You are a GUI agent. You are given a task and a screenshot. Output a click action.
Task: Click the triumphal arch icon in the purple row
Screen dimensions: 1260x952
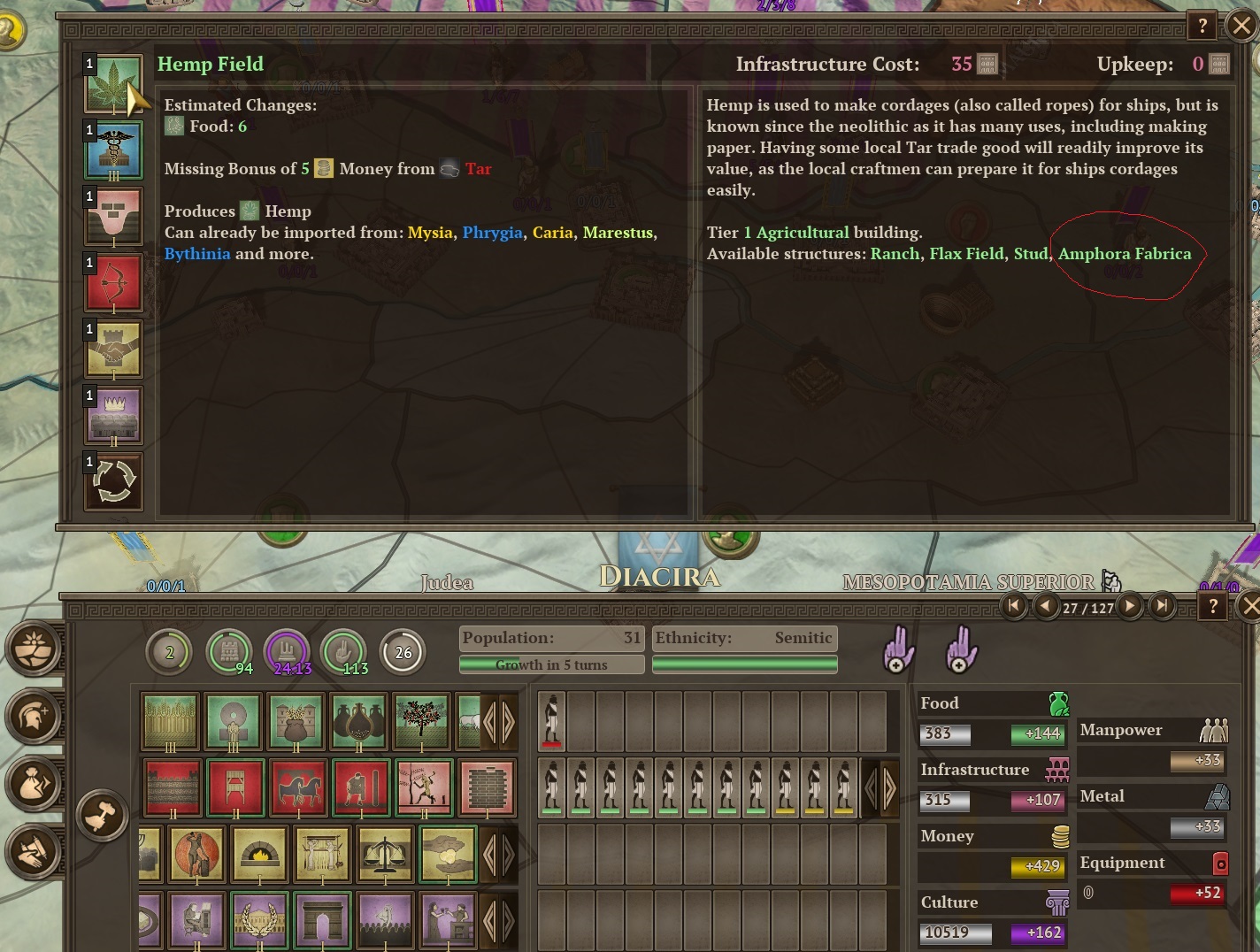click(321, 920)
